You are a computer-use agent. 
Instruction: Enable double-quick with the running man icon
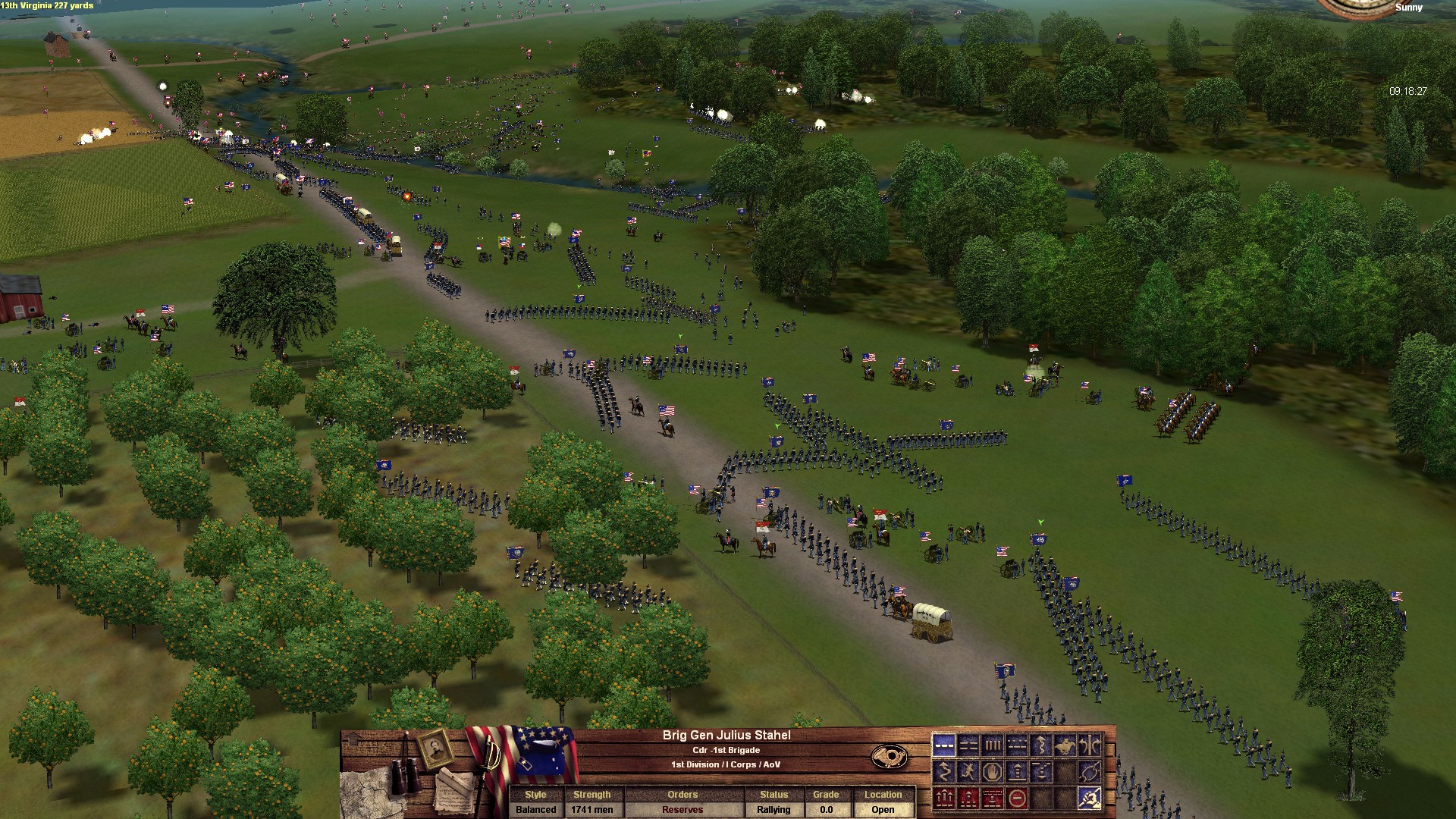coord(968,773)
